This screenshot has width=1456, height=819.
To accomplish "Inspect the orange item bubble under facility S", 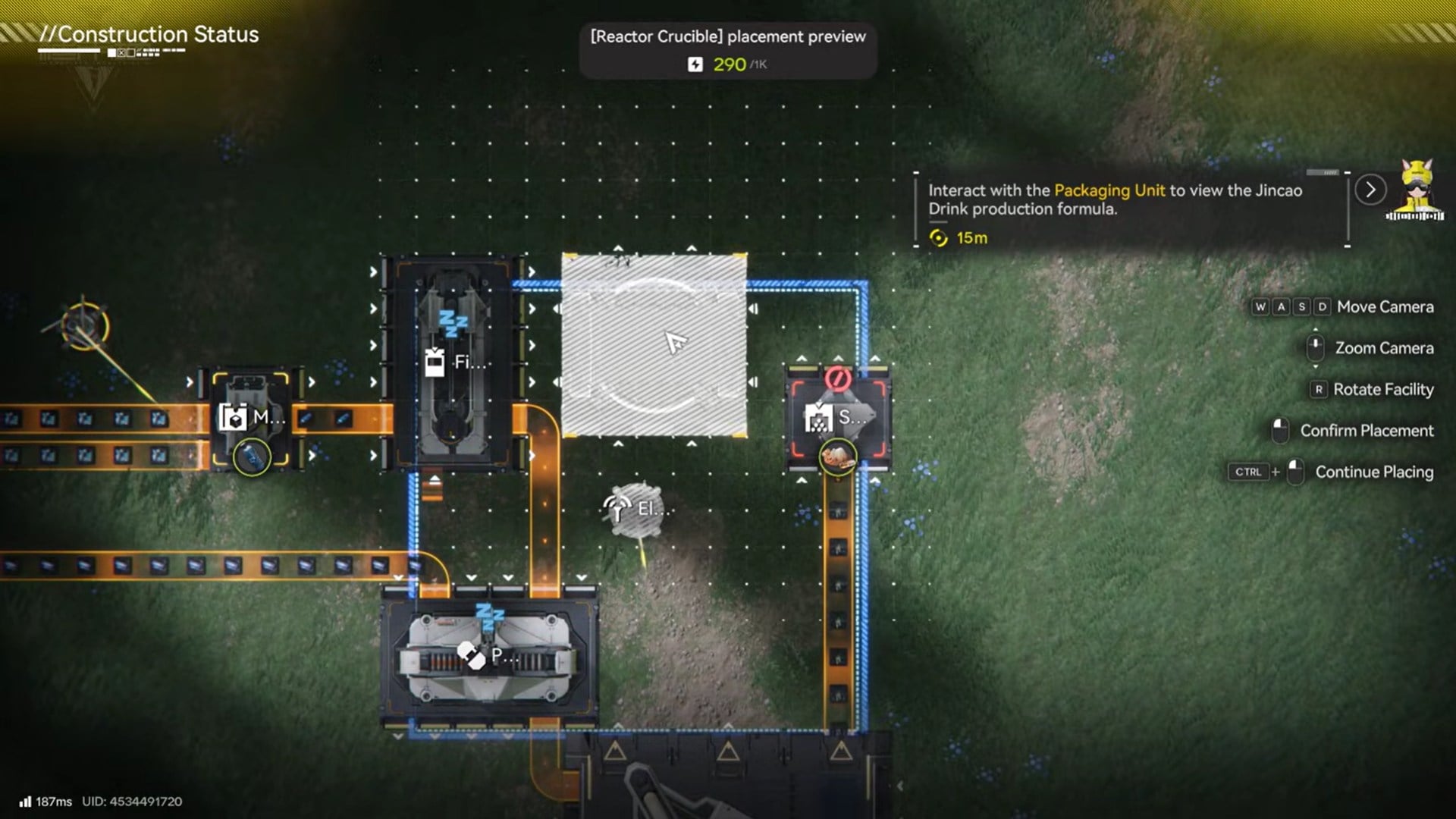I will click(838, 457).
